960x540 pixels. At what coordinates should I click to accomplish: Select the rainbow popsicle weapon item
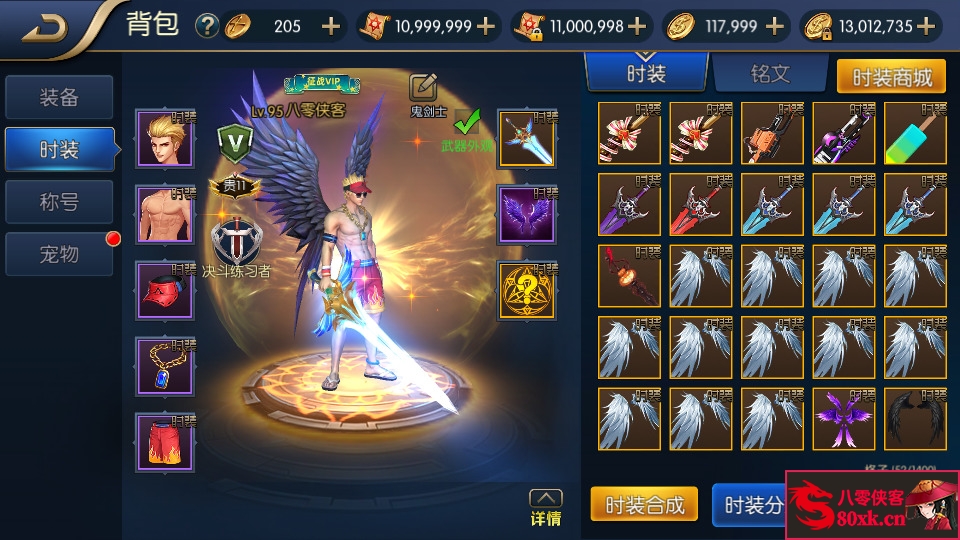coord(914,133)
